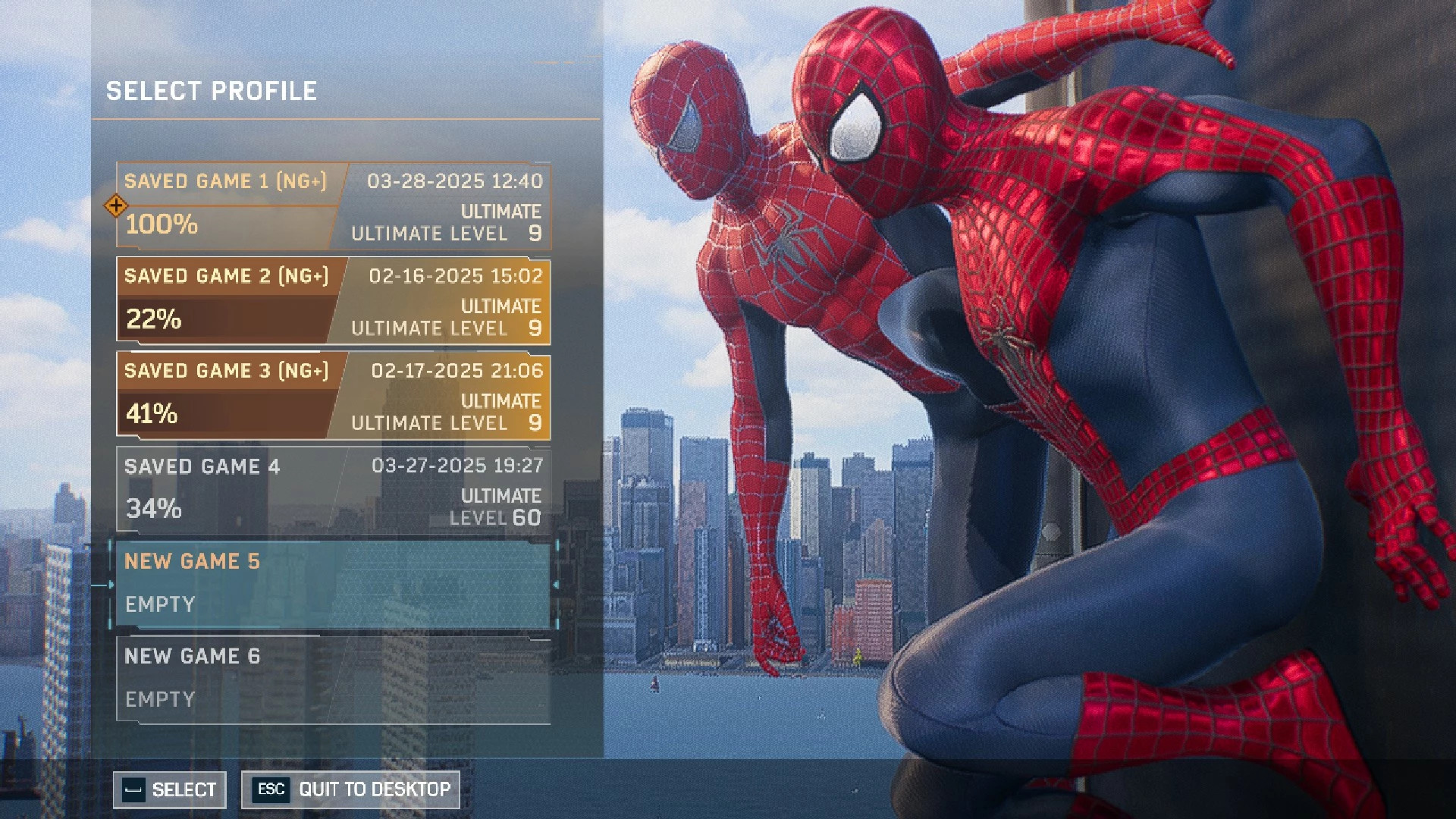Expand Saved Game 1 details panel
The image size is (1456, 819).
(334, 206)
